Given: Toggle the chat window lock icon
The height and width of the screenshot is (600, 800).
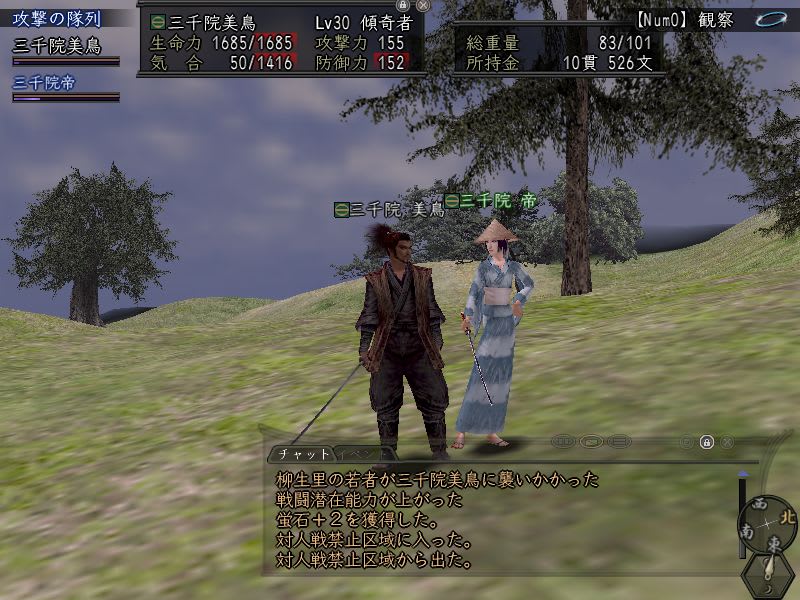Looking at the screenshot, I should coord(706,441).
